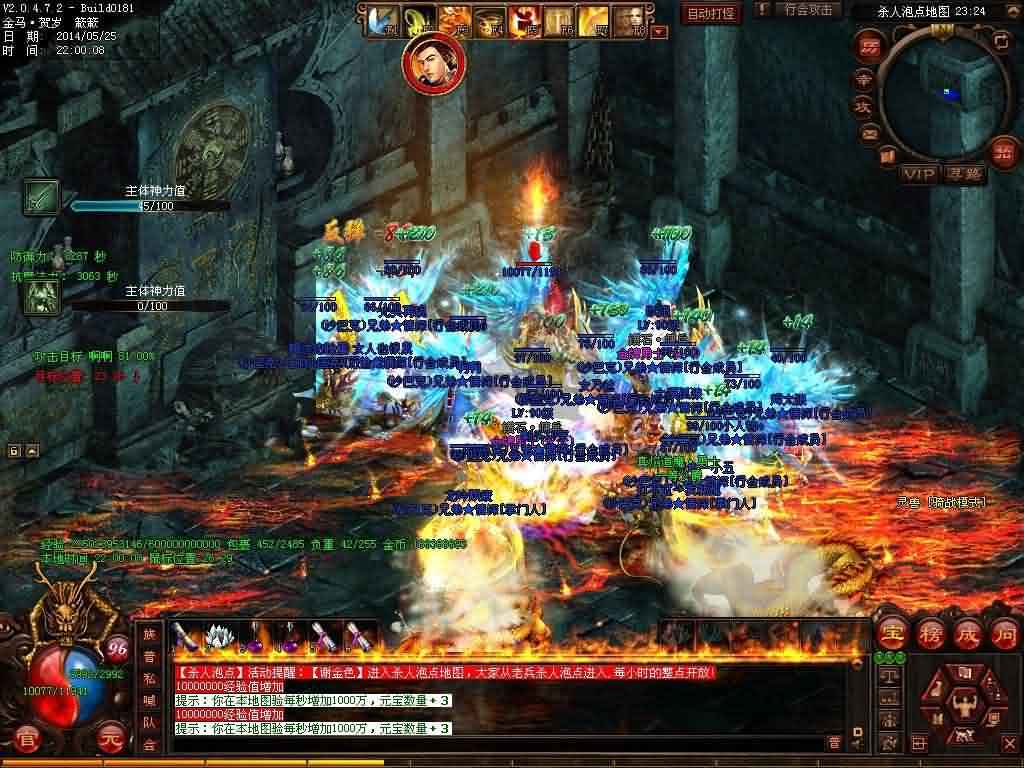Switch to the 喊 shout chat channel
Image resolution: width=1024 pixels, height=768 pixels.
(149, 701)
